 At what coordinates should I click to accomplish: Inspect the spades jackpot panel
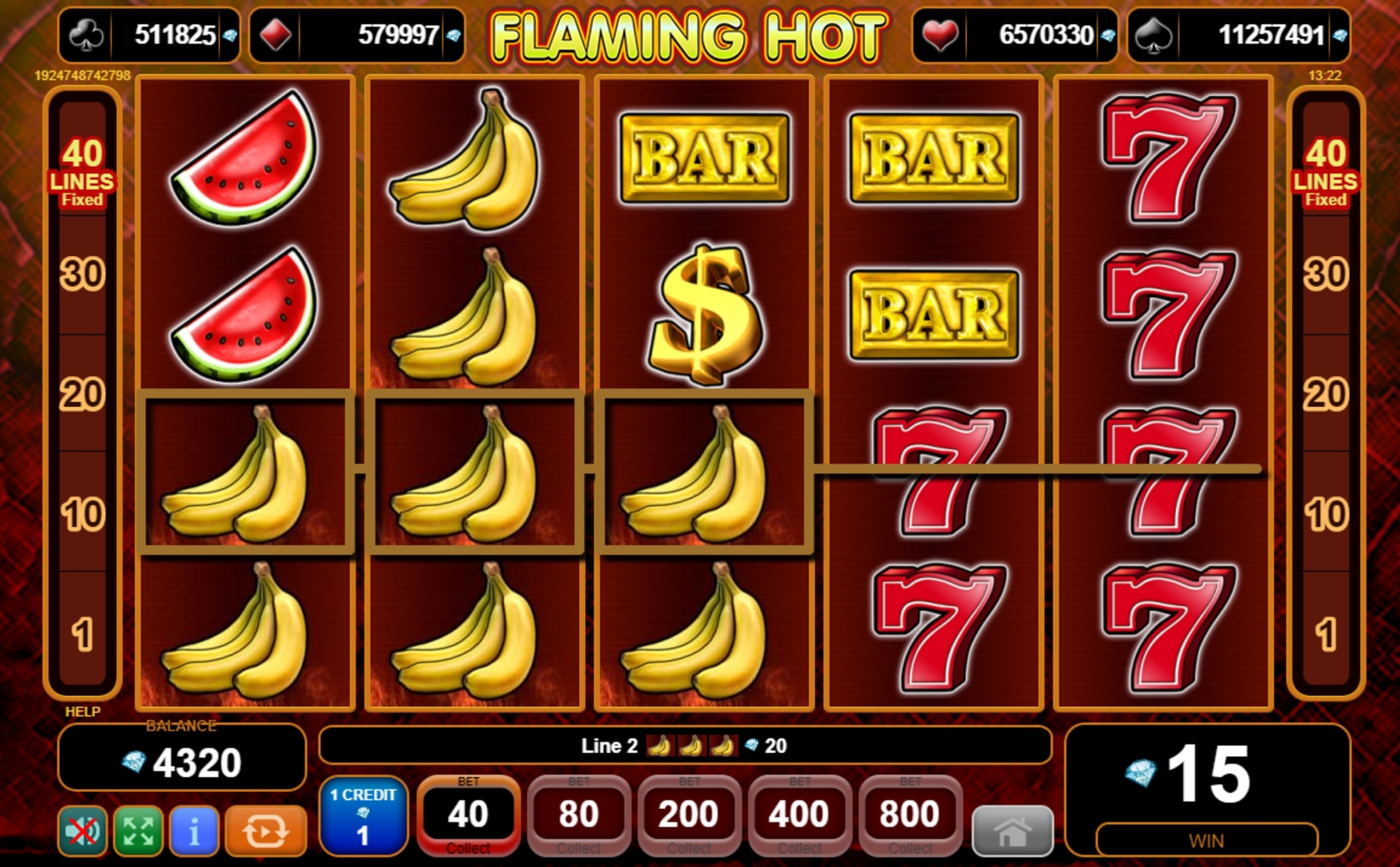coord(1239,35)
